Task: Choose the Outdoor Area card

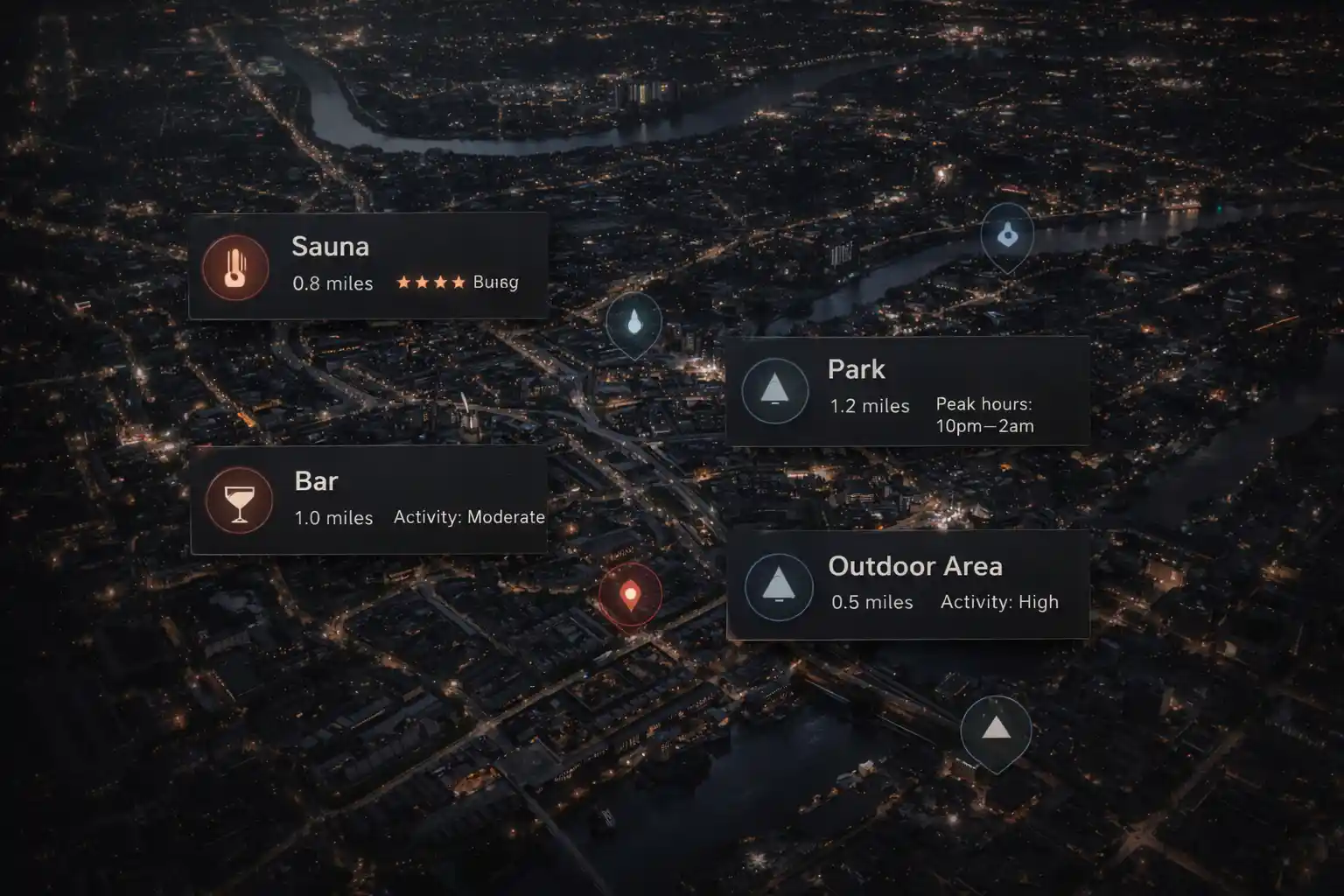Action: pos(907,584)
